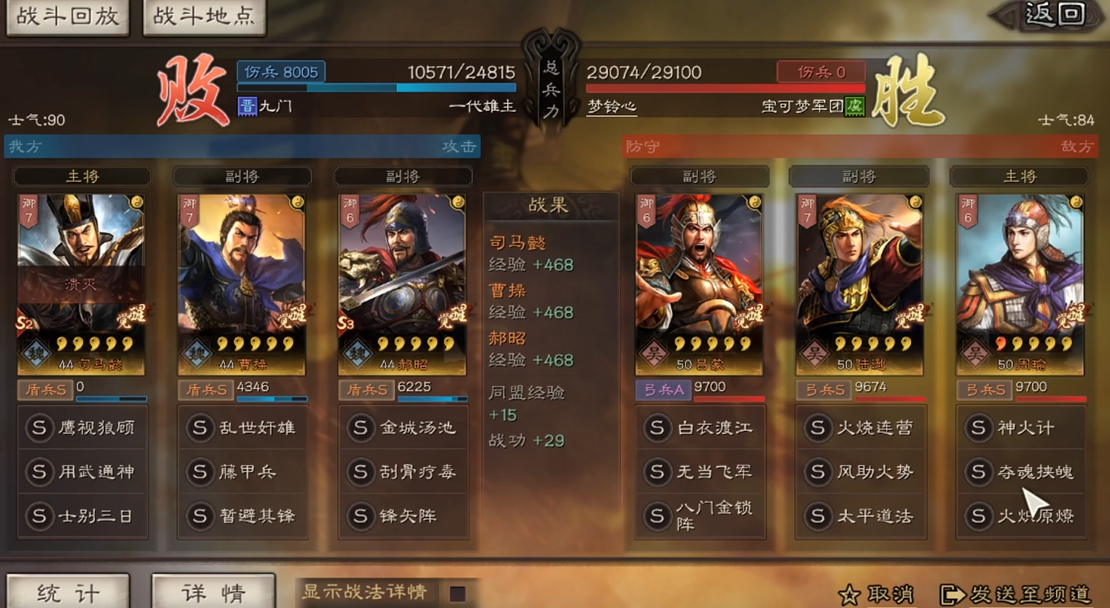Click 取消 to unfavorite the report
Viewport: 1110px width, 608px height.
876,594
